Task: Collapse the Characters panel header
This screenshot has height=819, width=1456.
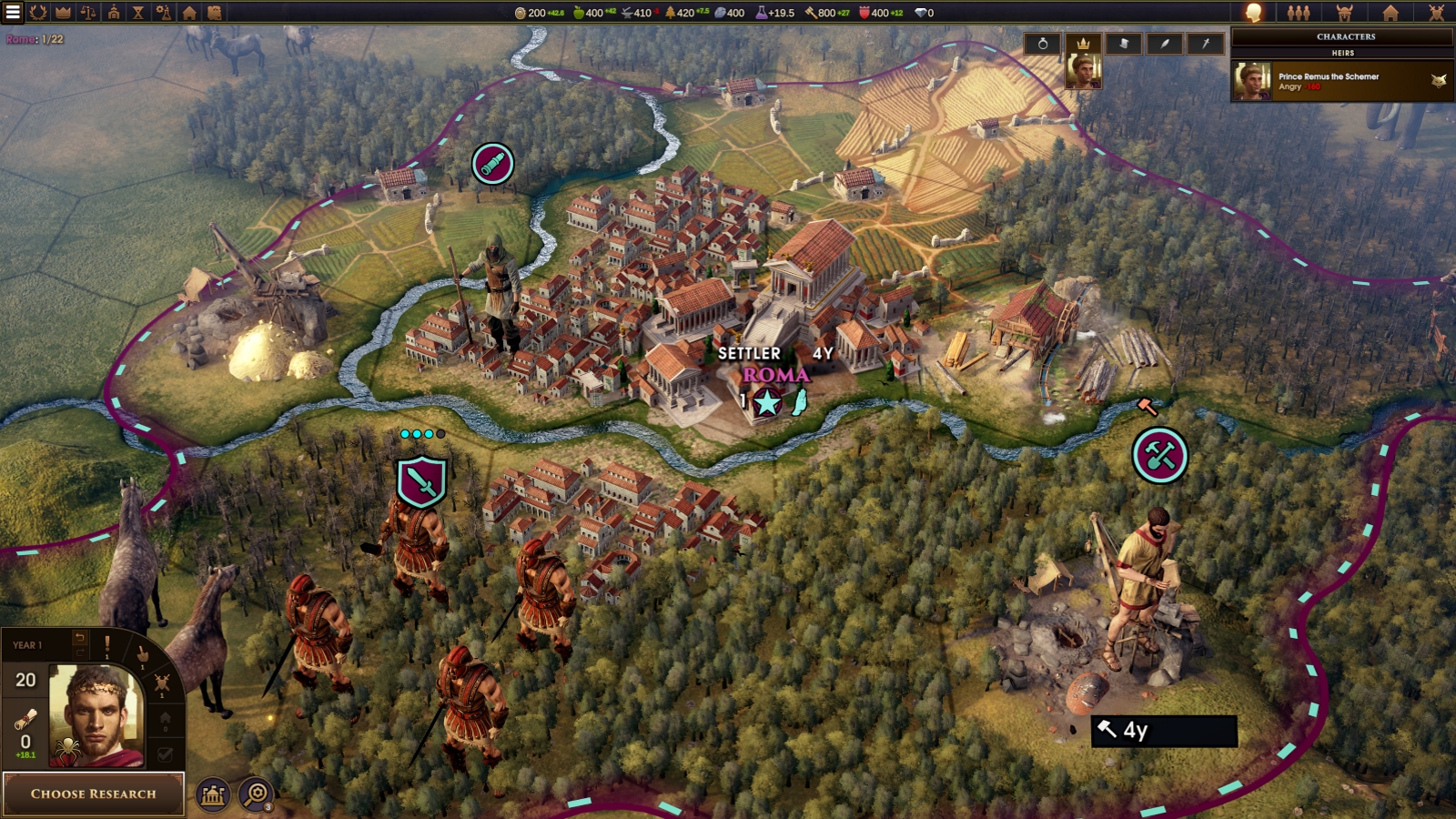Action: [1347, 36]
